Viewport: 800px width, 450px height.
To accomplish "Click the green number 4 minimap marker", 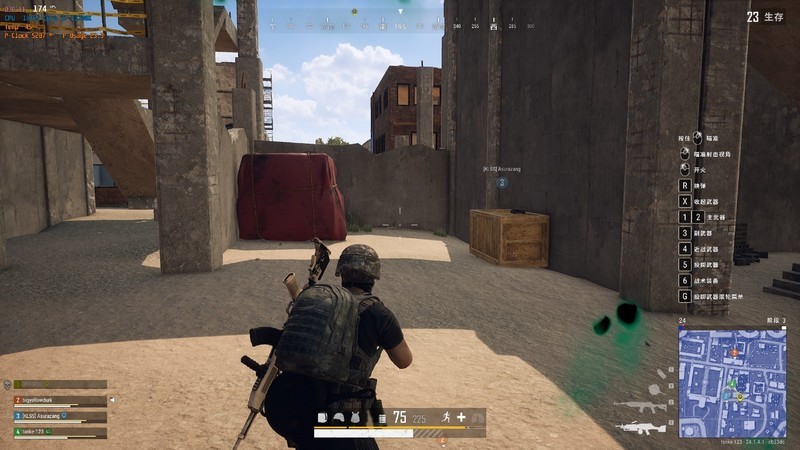I will (x=731, y=383).
